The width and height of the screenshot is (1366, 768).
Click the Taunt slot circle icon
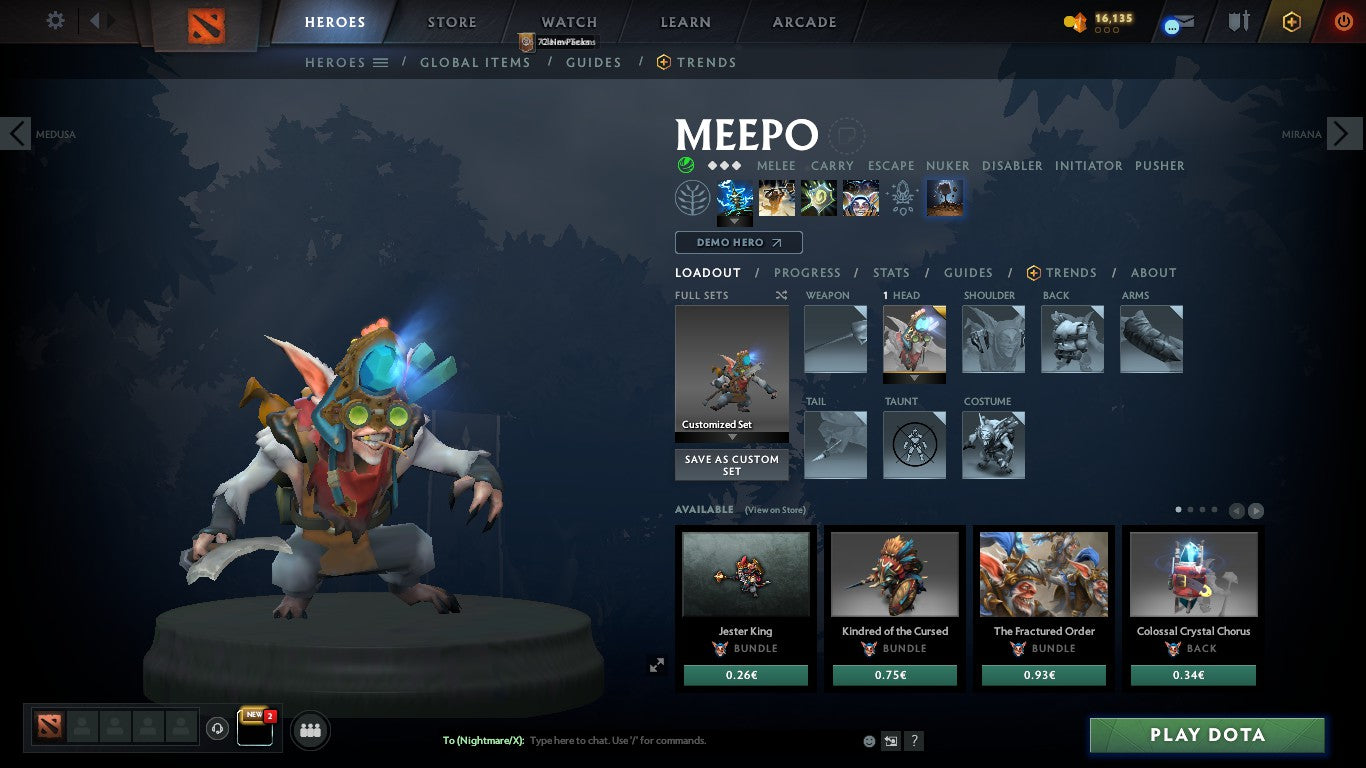click(914, 445)
